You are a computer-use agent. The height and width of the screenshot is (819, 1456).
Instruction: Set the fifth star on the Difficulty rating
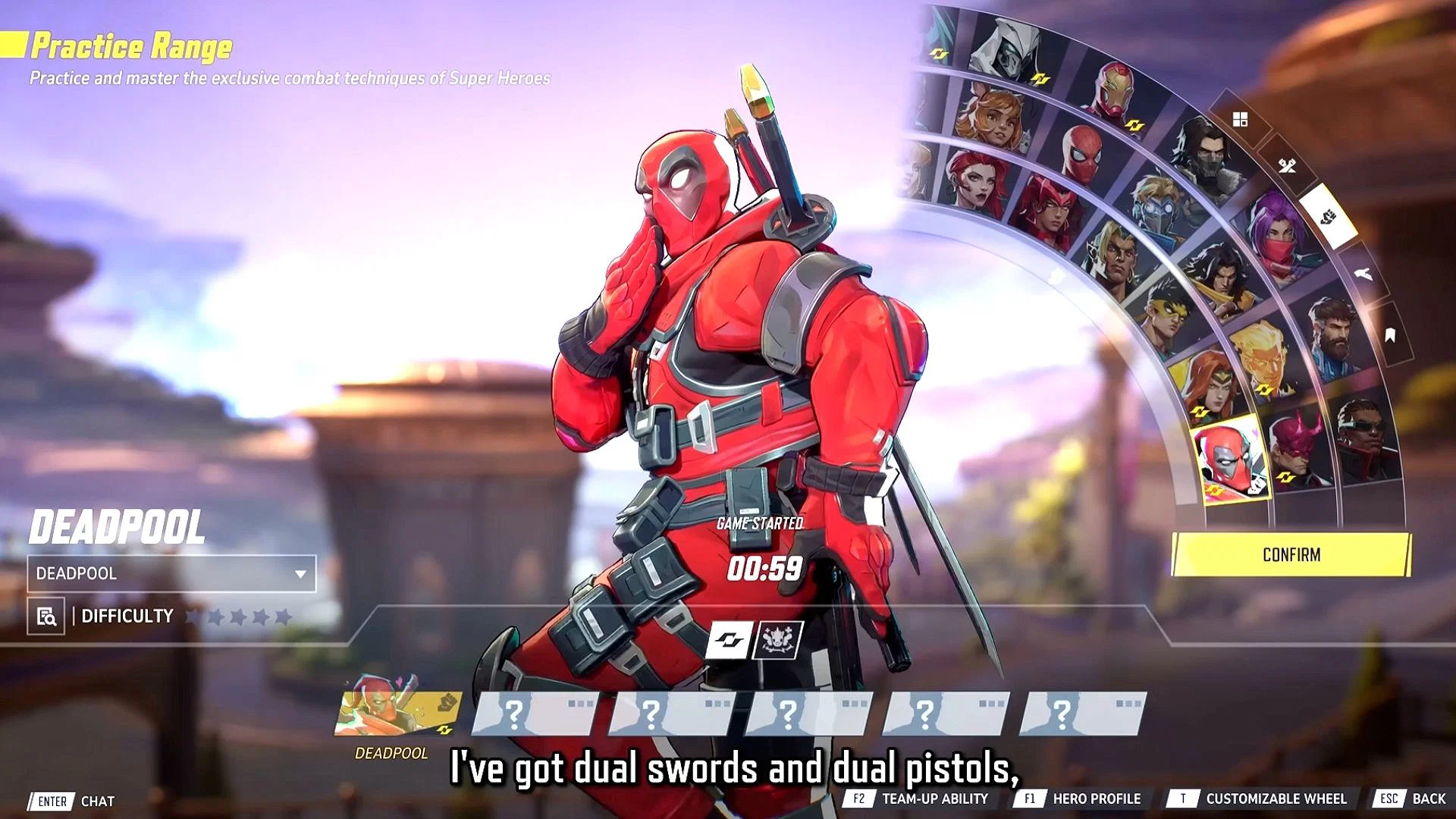(x=282, y=616)
